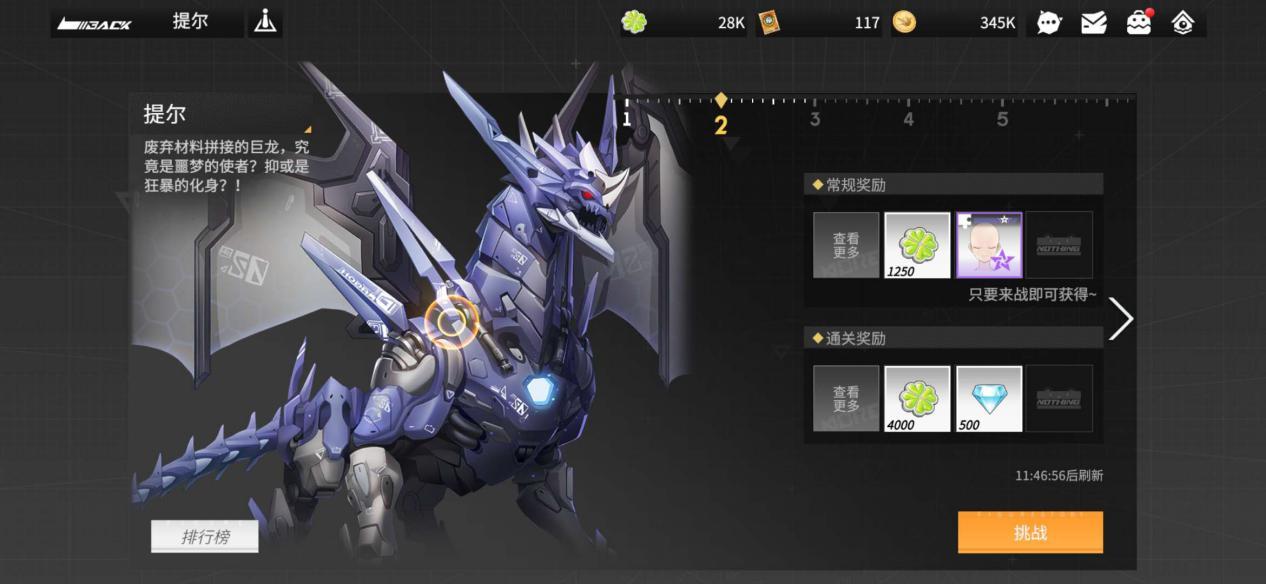Choose difficulty level 5 on the scale
The height and width of the screenshot is (584, 1266).
point(1002,119)
